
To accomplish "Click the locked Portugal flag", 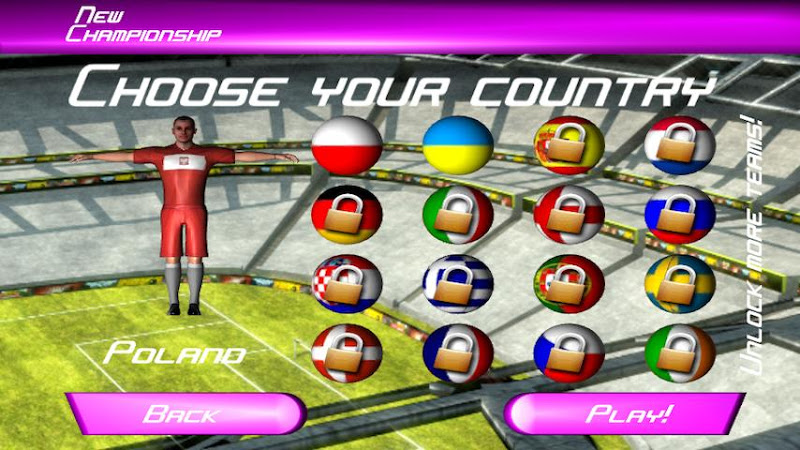I will [568, 283].
